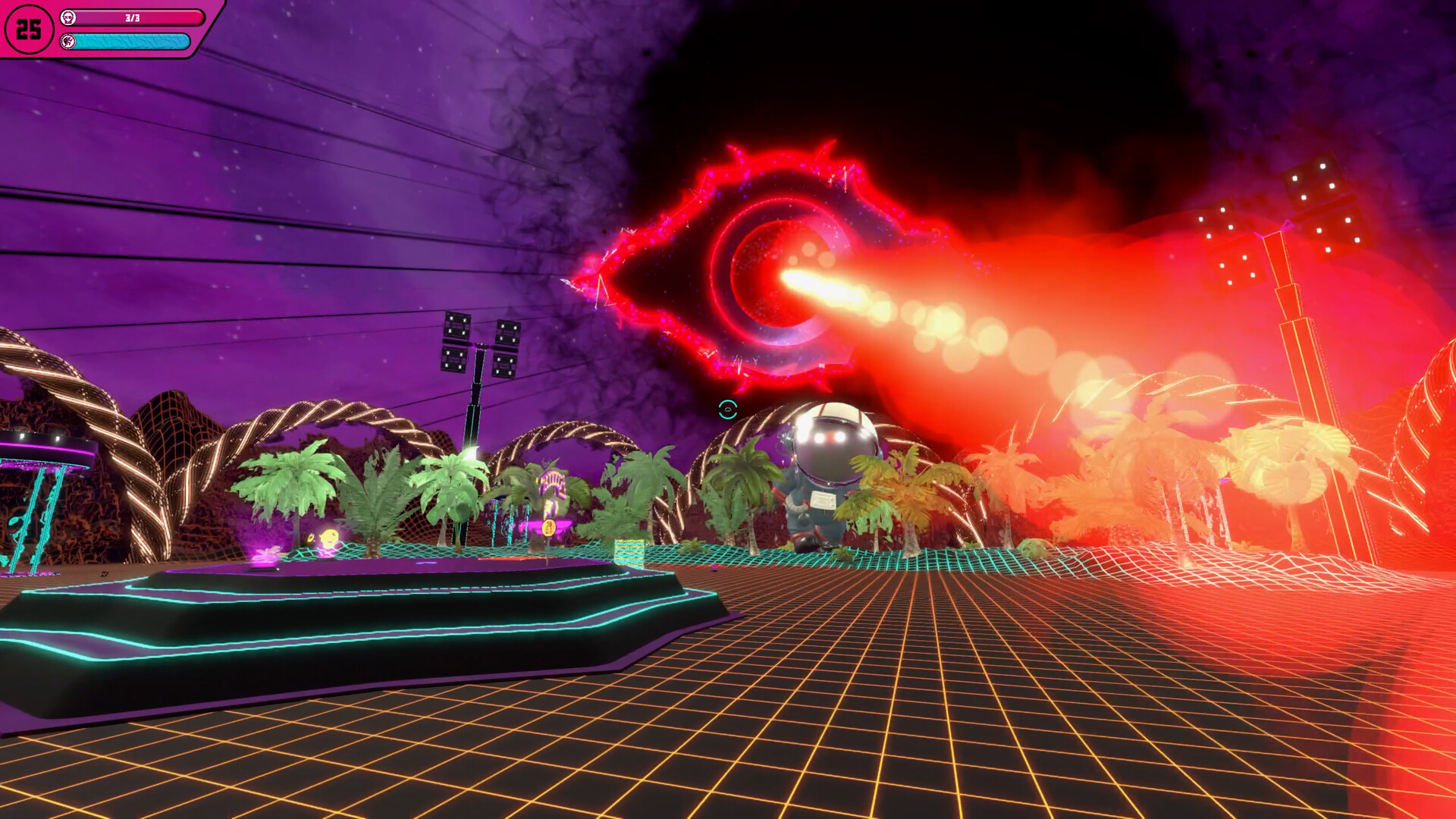Click the laser beam shooting from the portal

click(895, 303)
